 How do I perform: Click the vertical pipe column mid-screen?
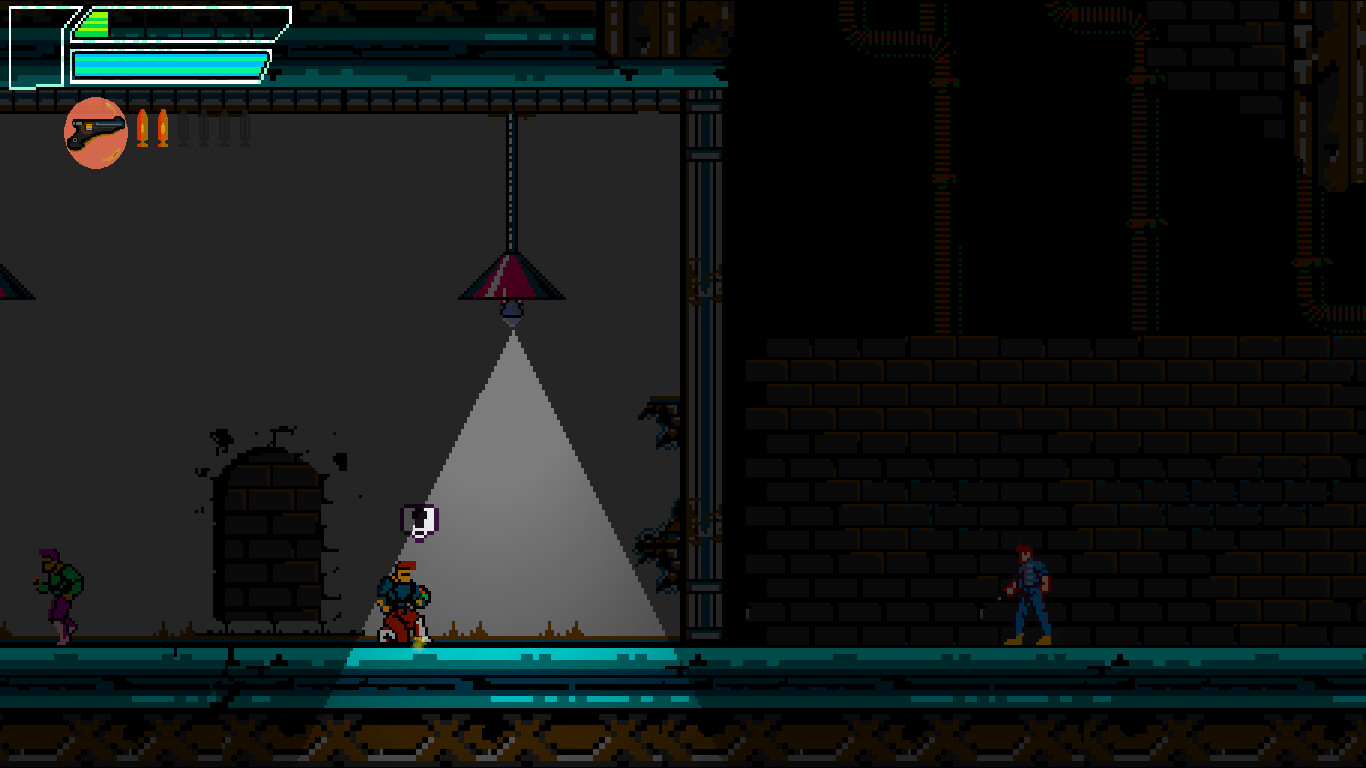pyautogui.click(x=707, y=400)
